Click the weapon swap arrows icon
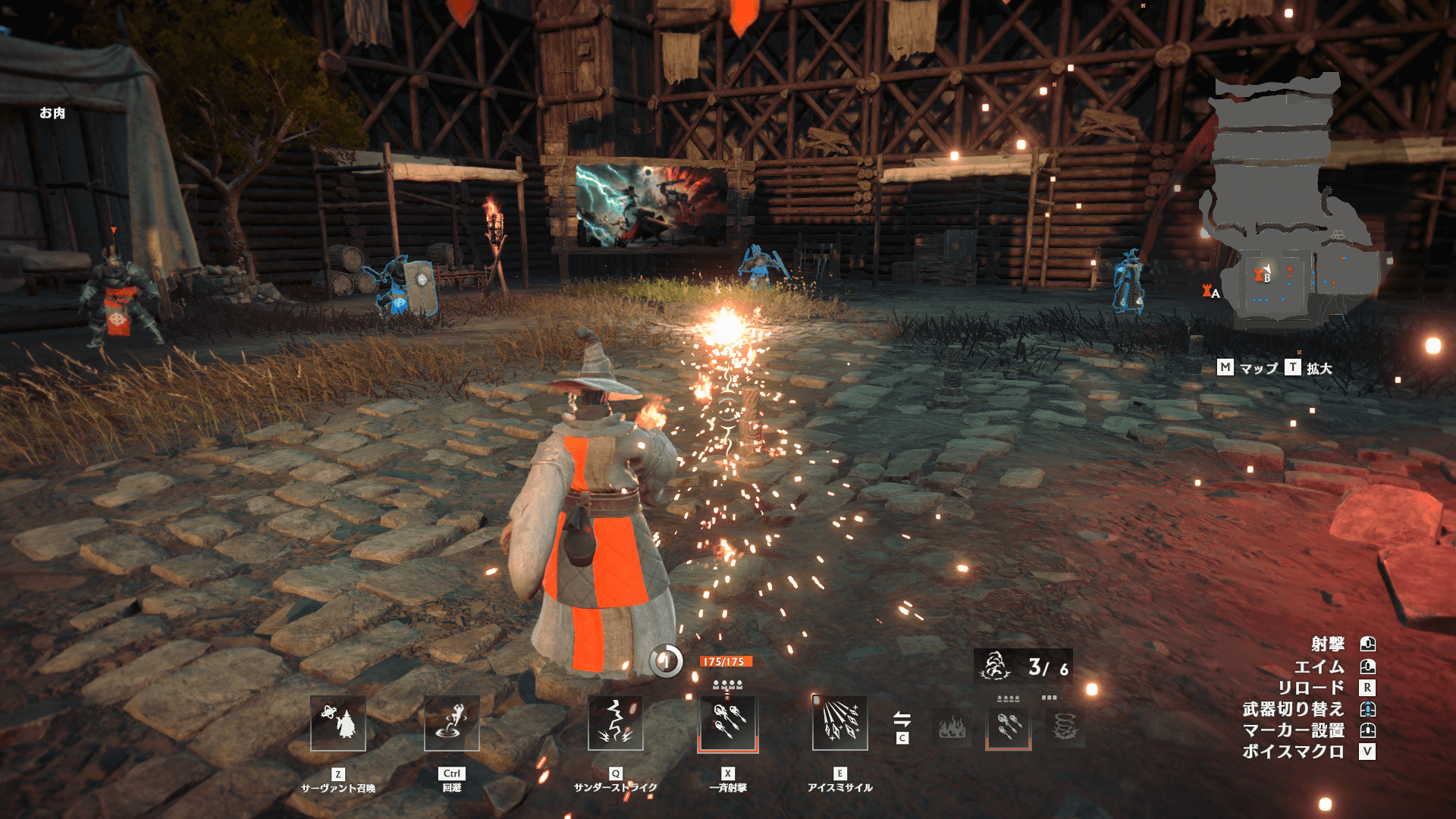 [x=902, y=718]
